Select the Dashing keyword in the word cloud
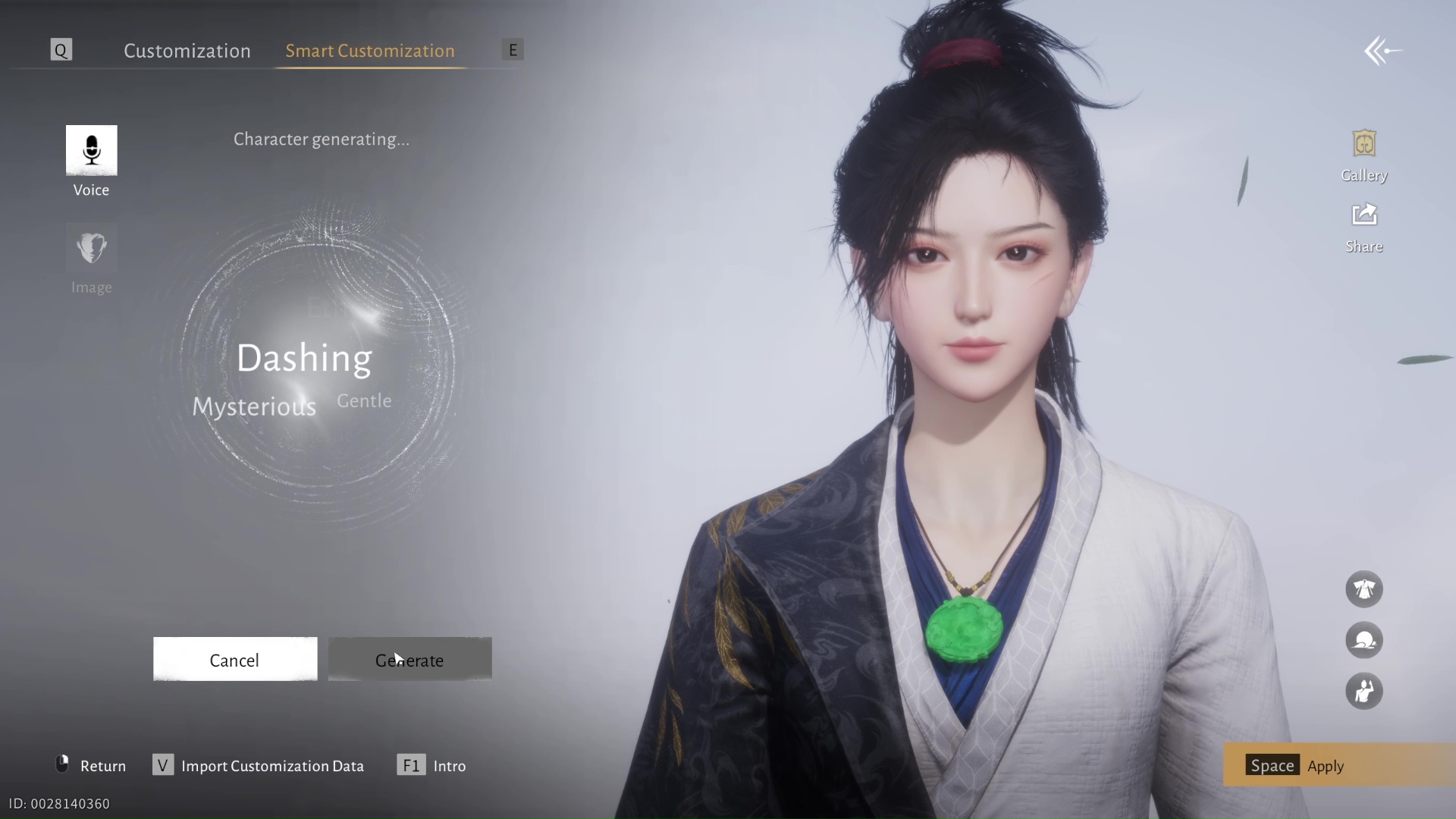 point(305,358)
